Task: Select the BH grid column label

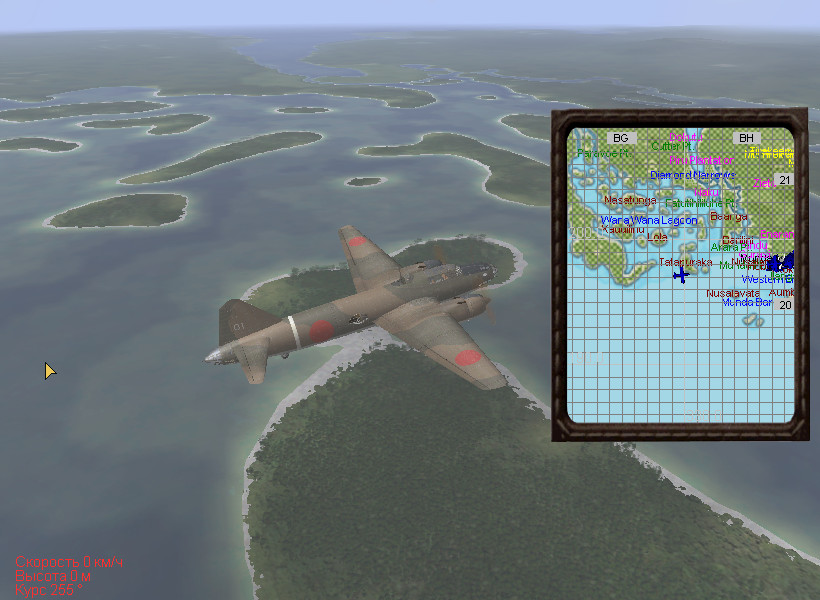Action: tap(746, 138)
